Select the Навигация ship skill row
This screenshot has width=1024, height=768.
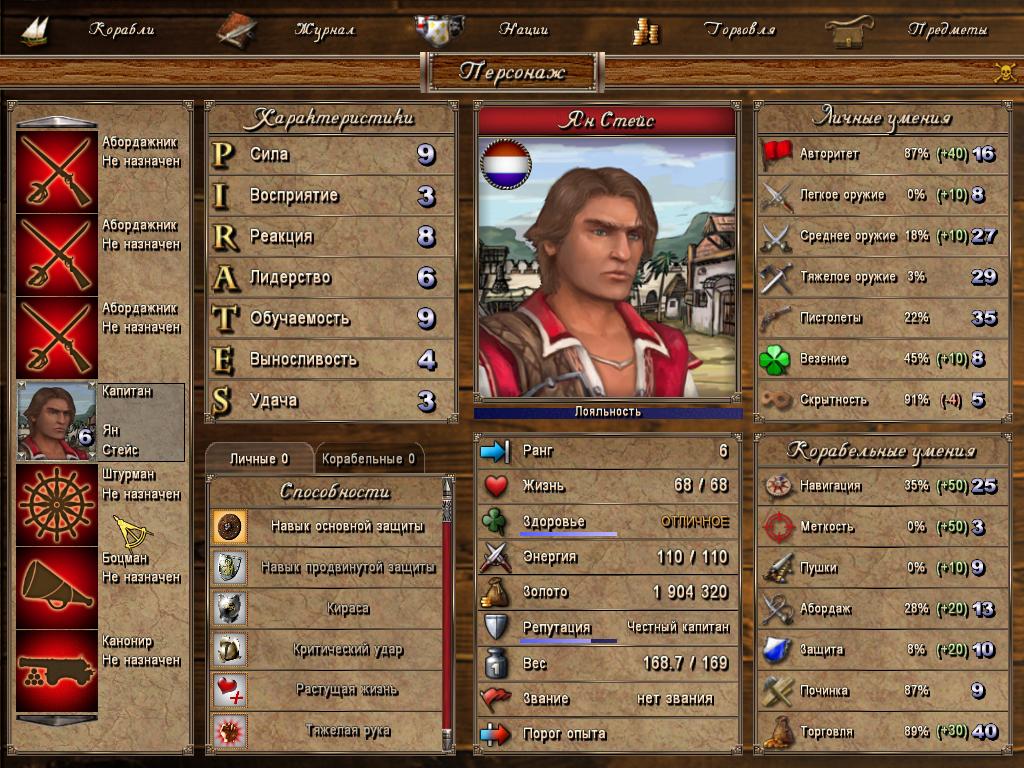(x=880, y=486)
